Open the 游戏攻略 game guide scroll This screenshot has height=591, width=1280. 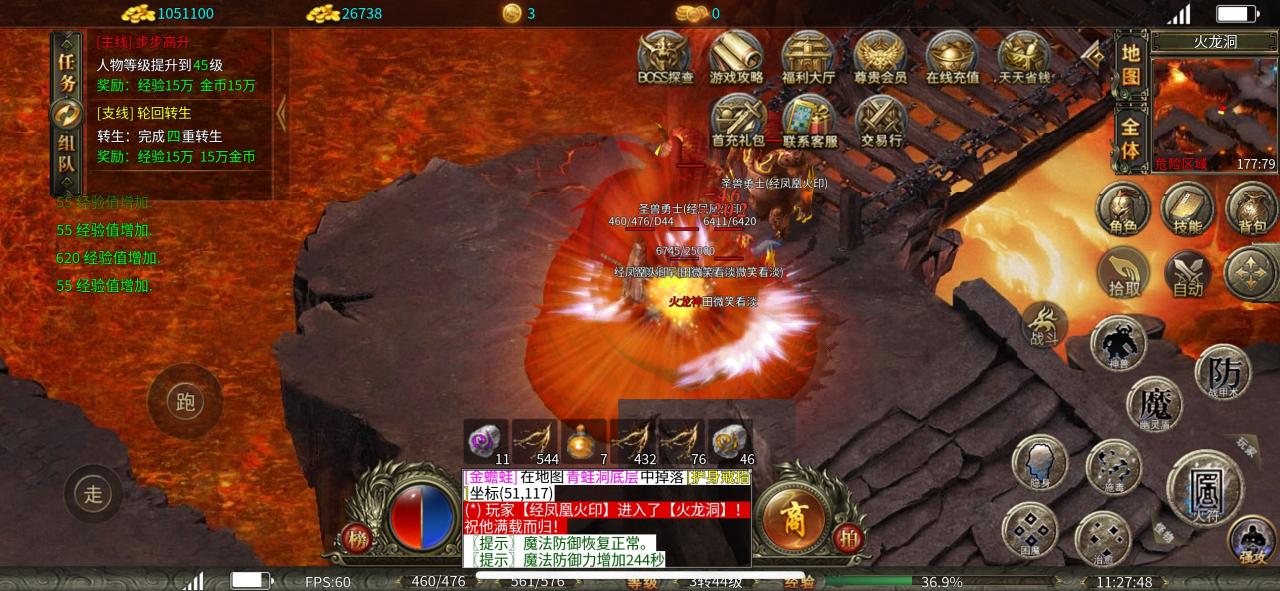737,58
